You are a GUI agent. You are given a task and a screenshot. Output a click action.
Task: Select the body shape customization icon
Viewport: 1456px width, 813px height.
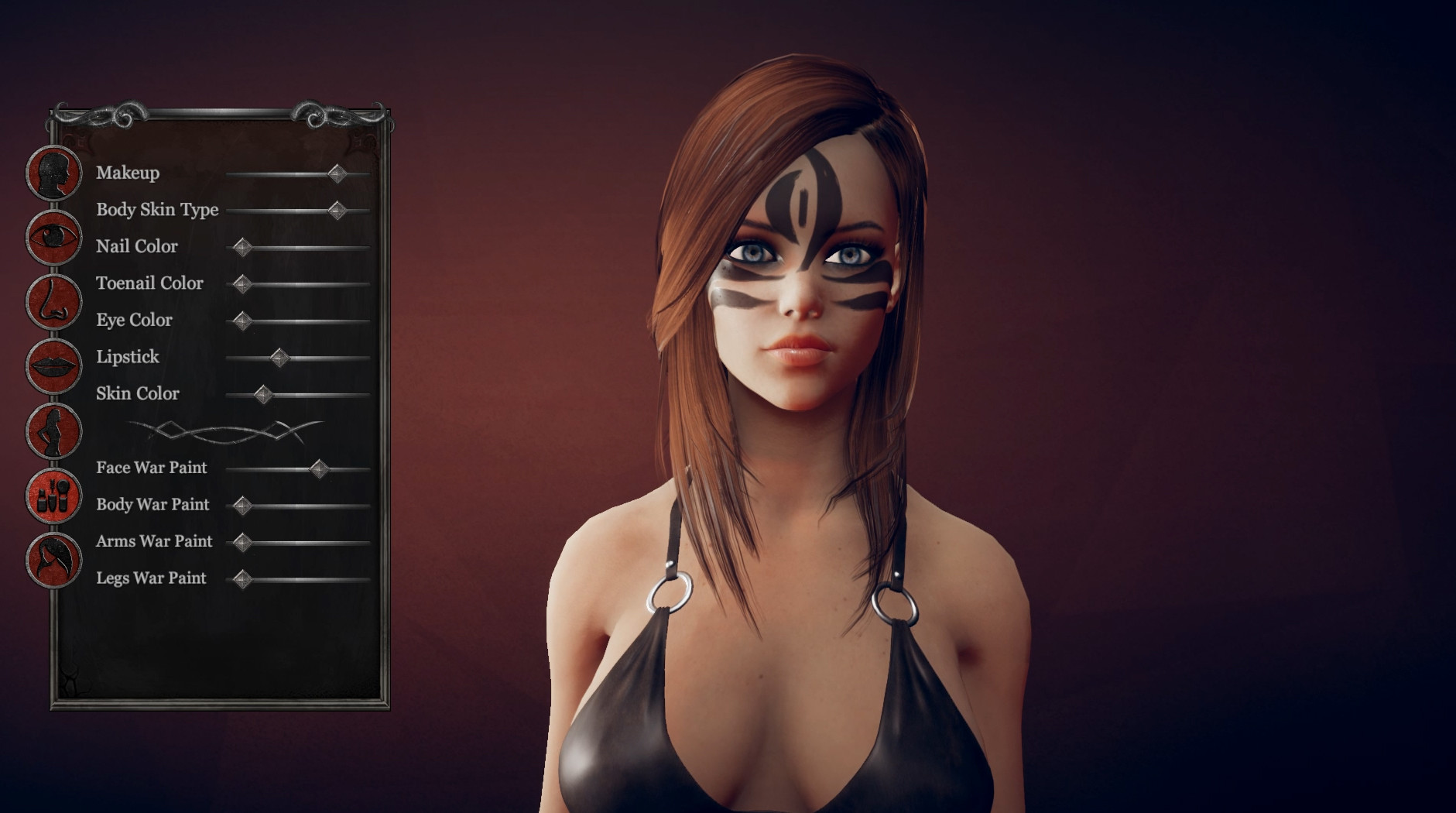click(x=53, y=431)
